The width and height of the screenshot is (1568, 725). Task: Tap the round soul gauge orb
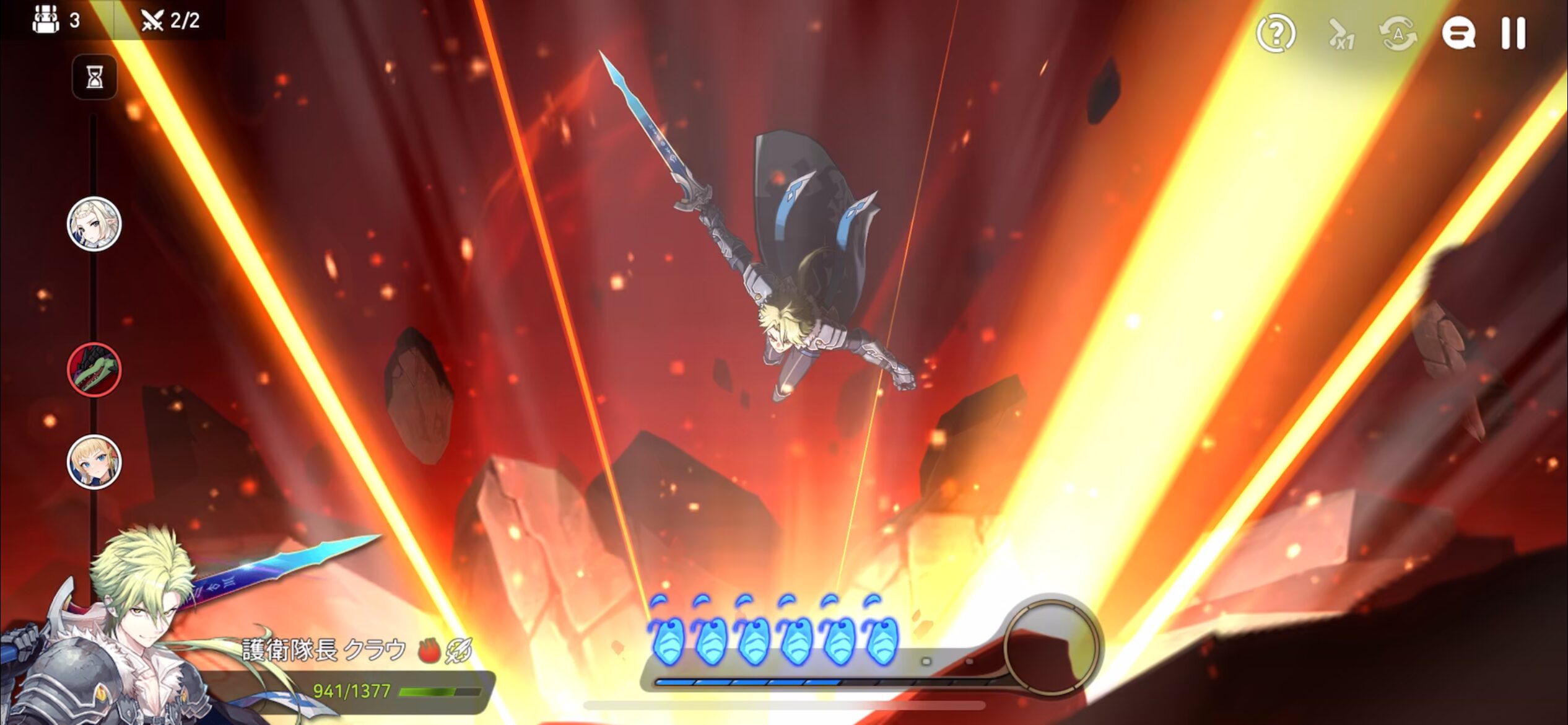point(1051,645)
